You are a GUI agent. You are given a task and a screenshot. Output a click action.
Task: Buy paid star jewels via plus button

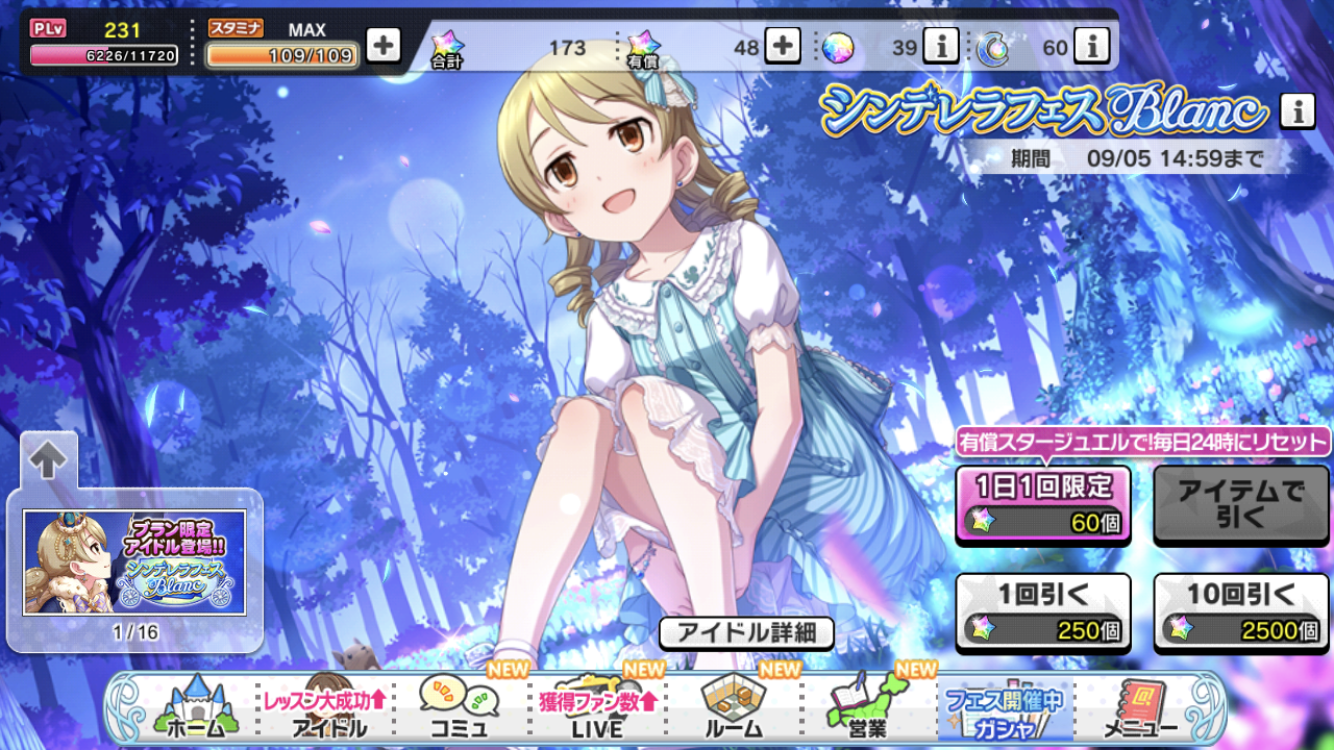pyautogui.click(x=782, y=45)
